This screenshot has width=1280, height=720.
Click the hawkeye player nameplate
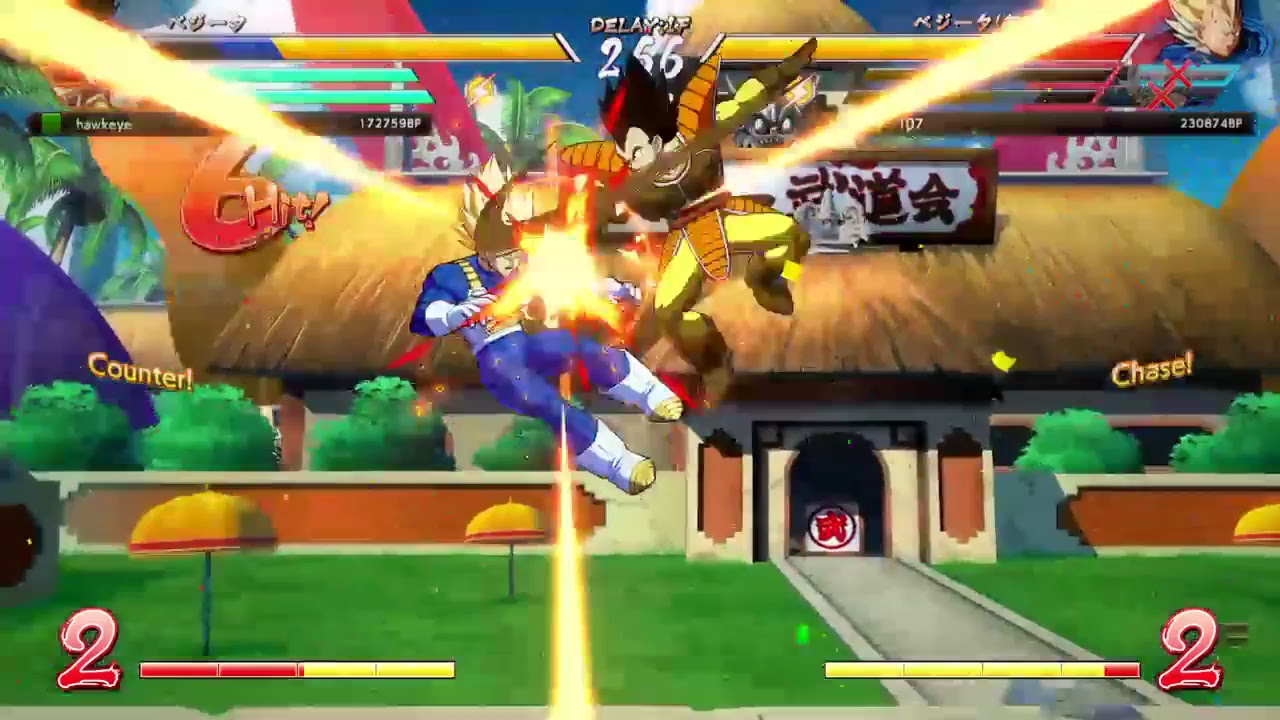coord(105,122)
